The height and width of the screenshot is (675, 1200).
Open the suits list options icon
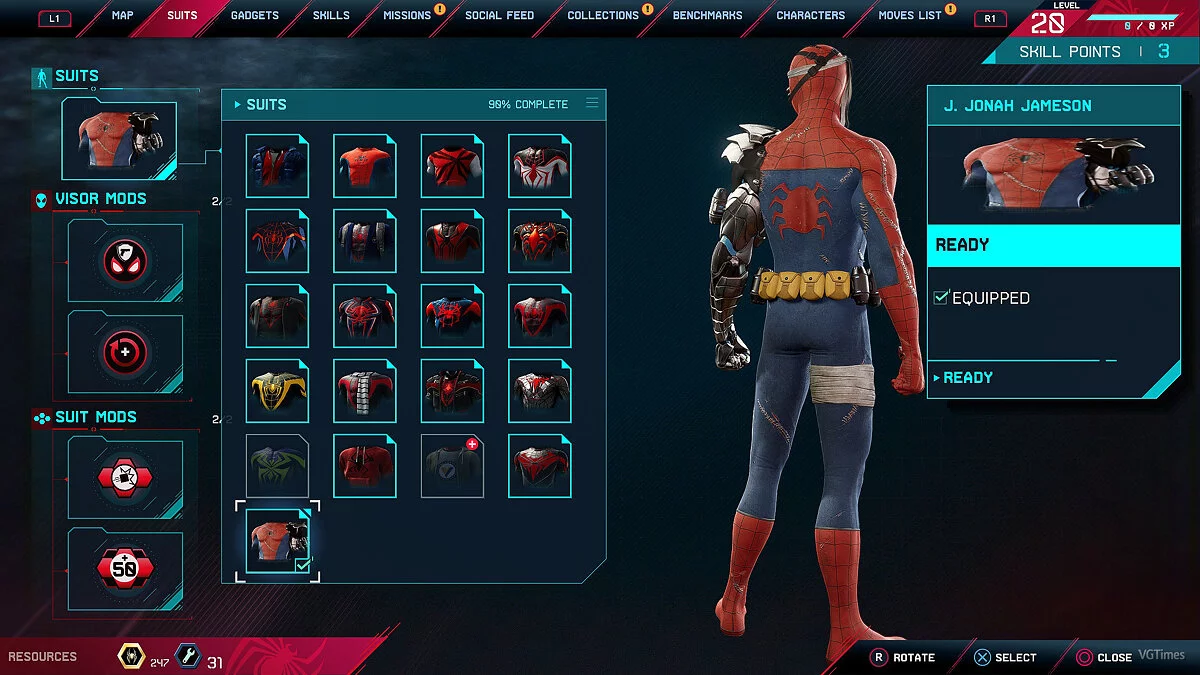tap(592, 104)
